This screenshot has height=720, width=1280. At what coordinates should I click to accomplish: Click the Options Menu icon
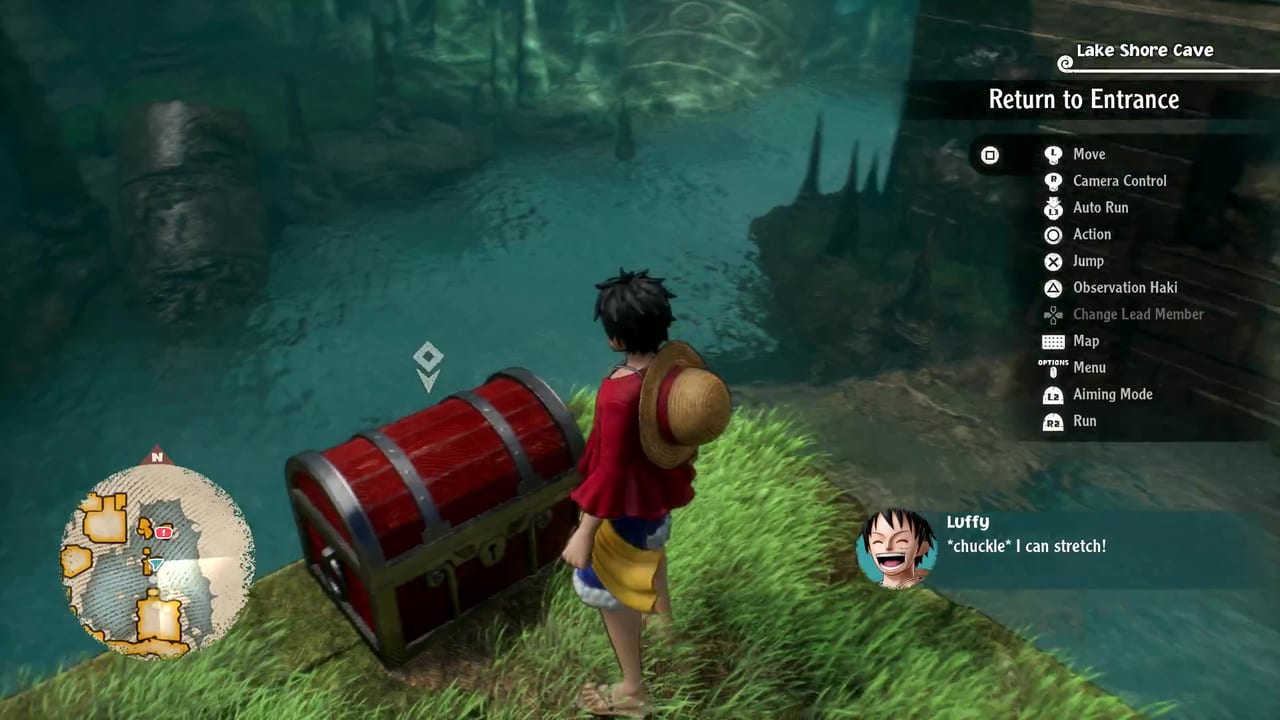[x=1053, y=368]
